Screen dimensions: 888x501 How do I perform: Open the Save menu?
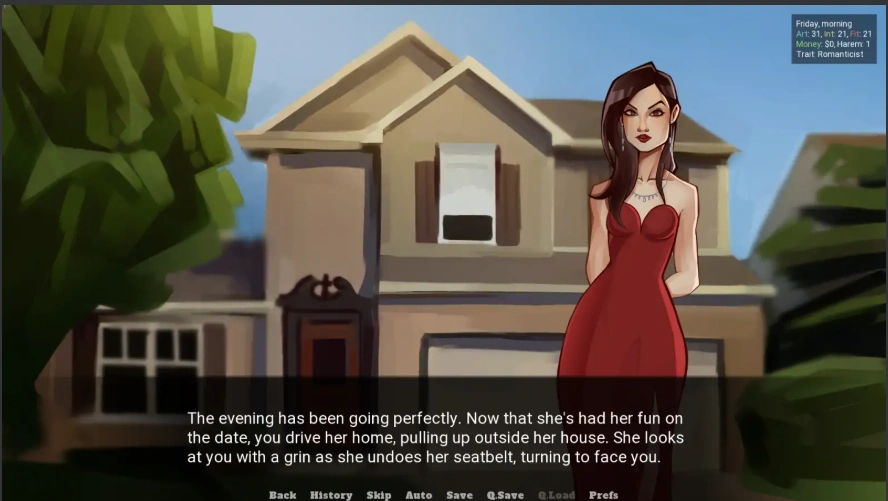[x=459, y=495]
